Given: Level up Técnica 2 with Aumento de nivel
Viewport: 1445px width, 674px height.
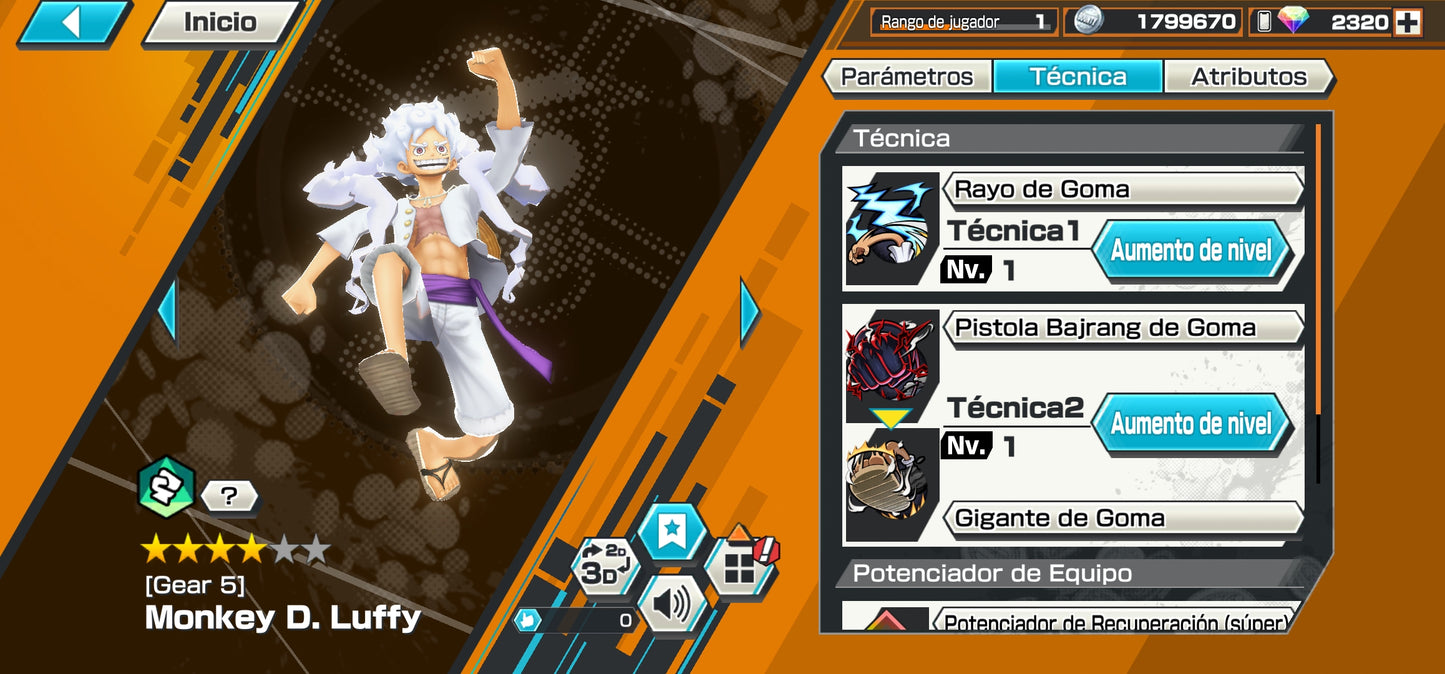Looking at the screenshot, I should [1190, 424].
